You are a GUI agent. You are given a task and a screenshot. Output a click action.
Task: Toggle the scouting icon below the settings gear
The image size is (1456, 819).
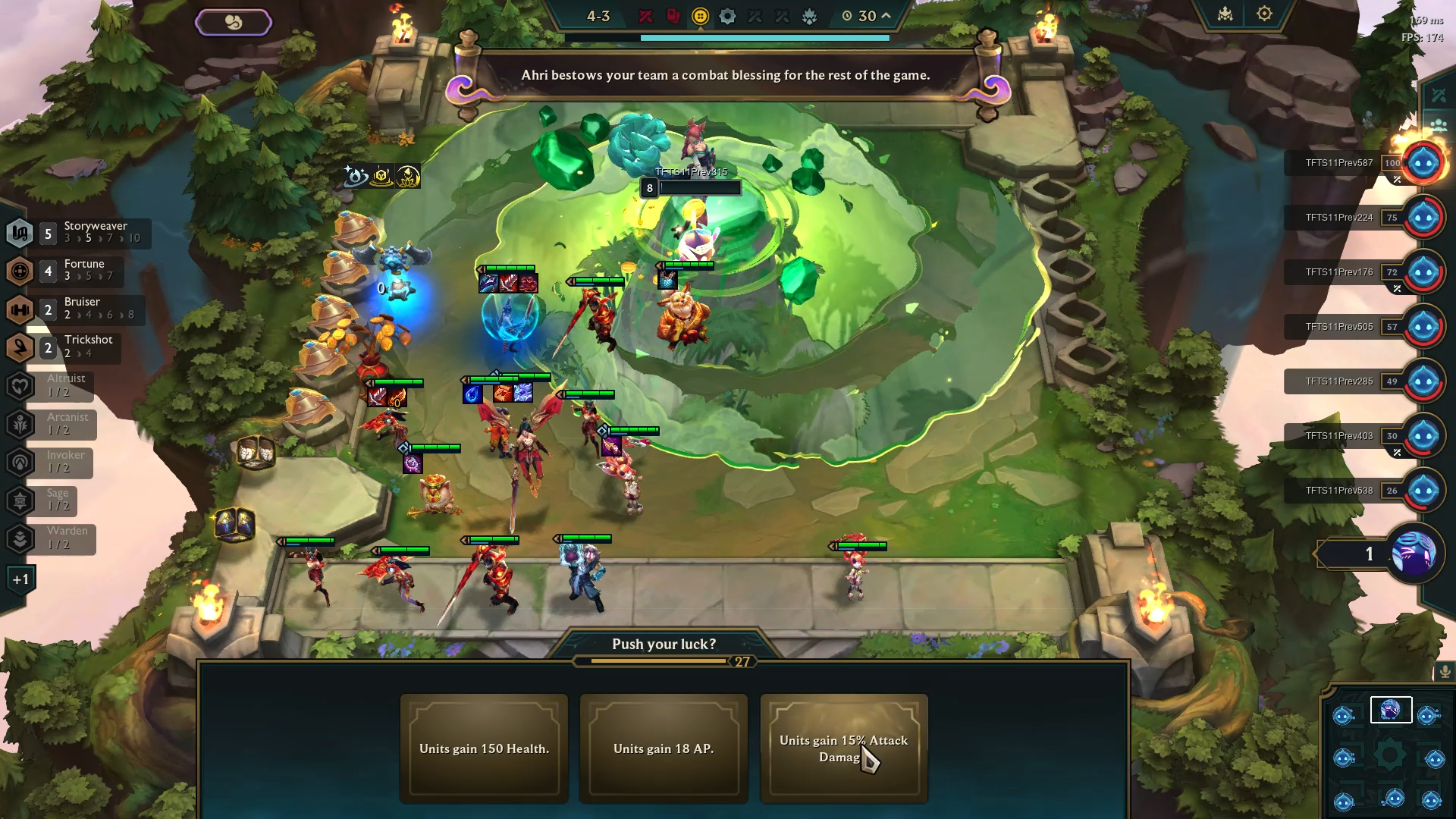pyautogui.click(x=1439, y=94)
